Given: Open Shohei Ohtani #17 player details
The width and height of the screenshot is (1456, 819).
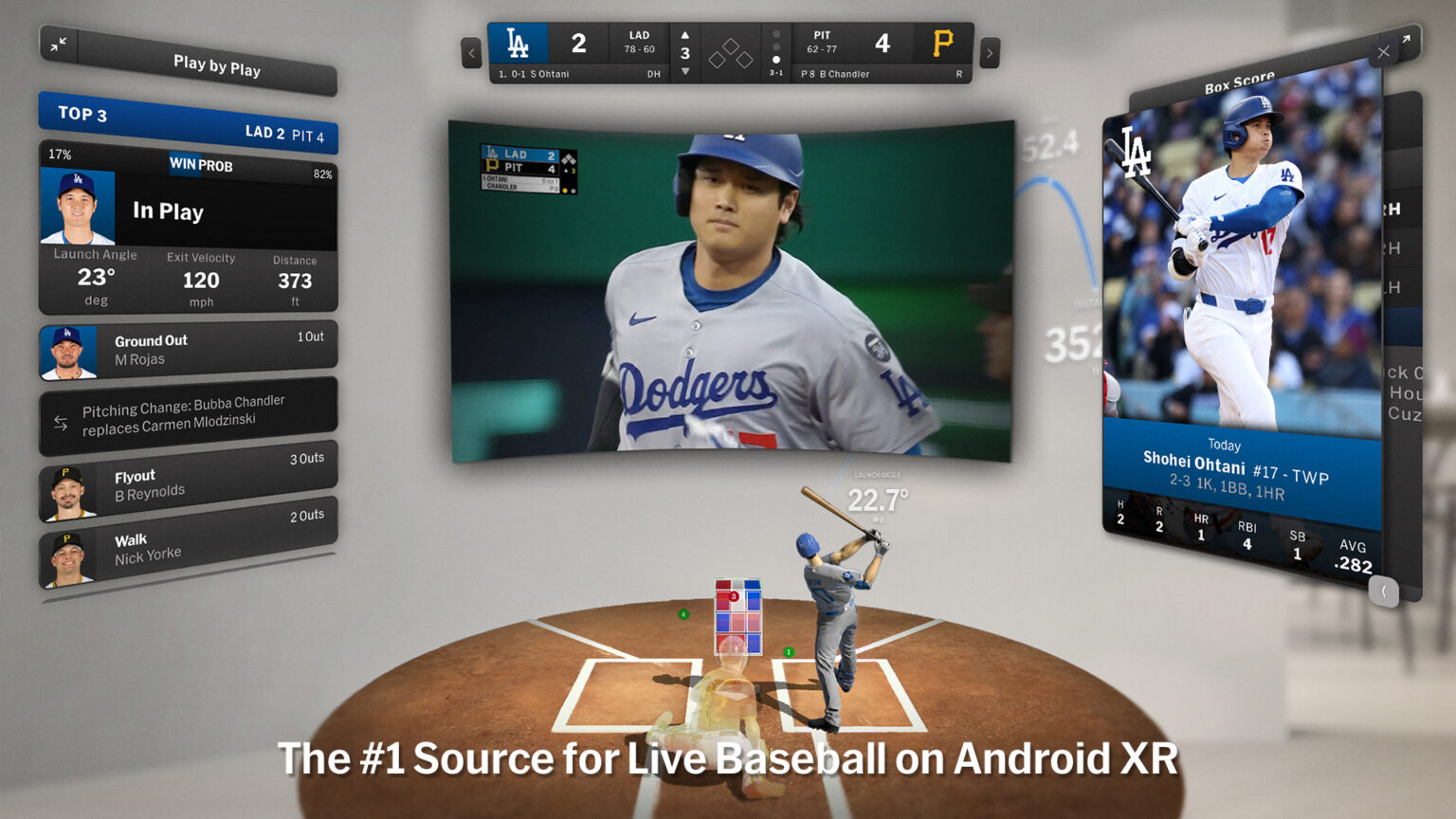Looking at the screenshot, I should [x=1225, y=459].
